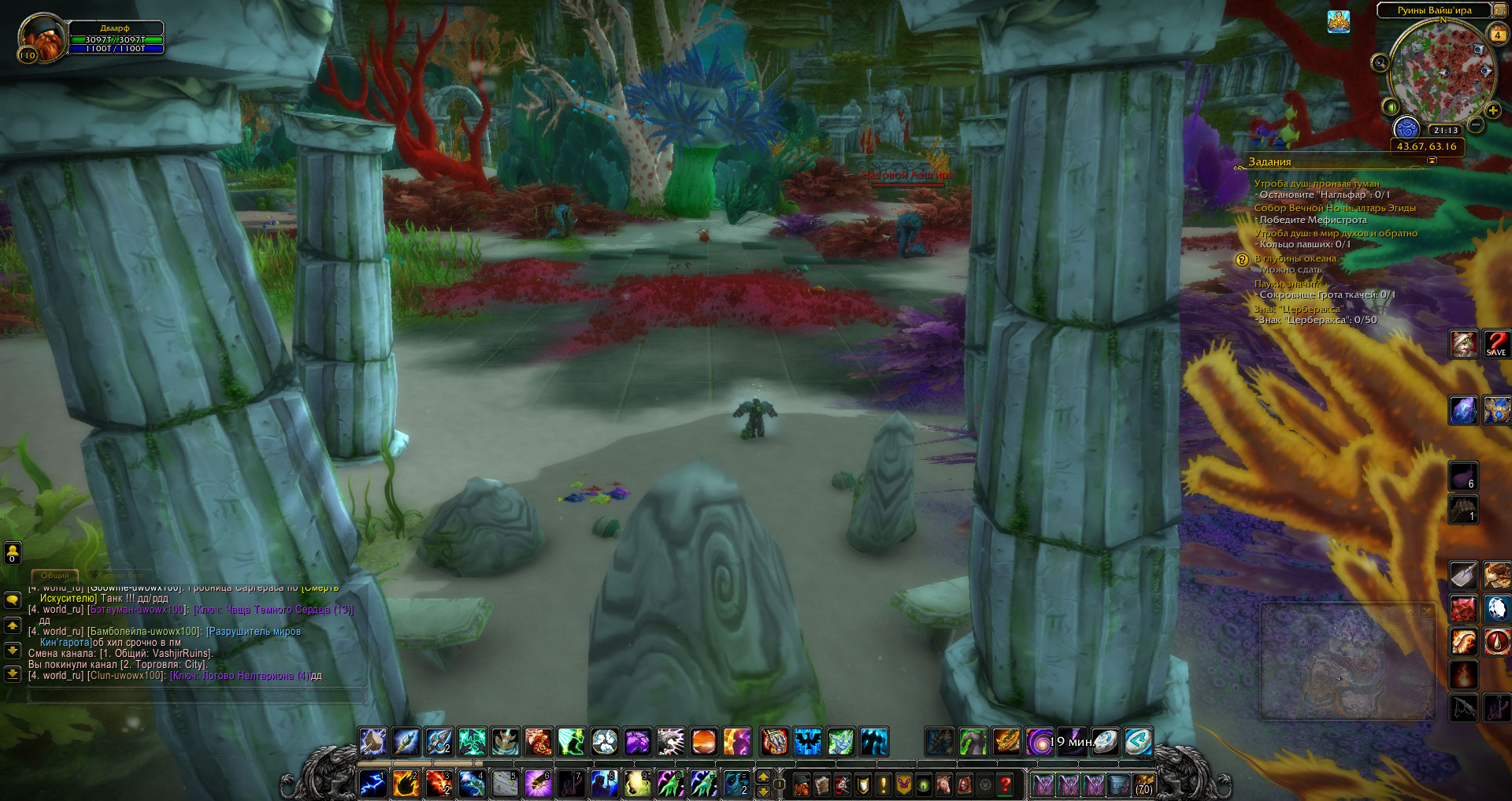
Task: Open the red question mark help button
Action: click(x=1005, y=784)
